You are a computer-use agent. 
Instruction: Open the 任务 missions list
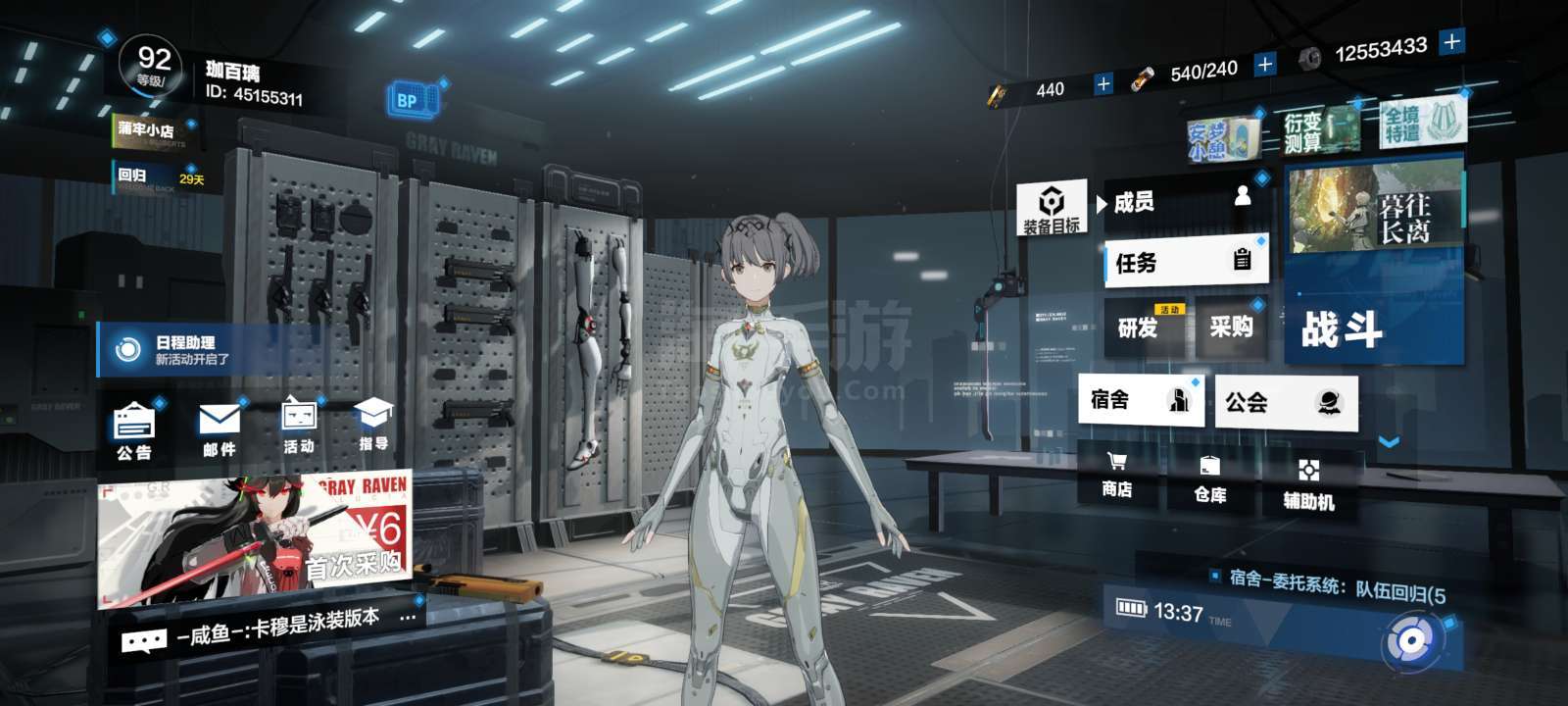(x=1186, y=262)
